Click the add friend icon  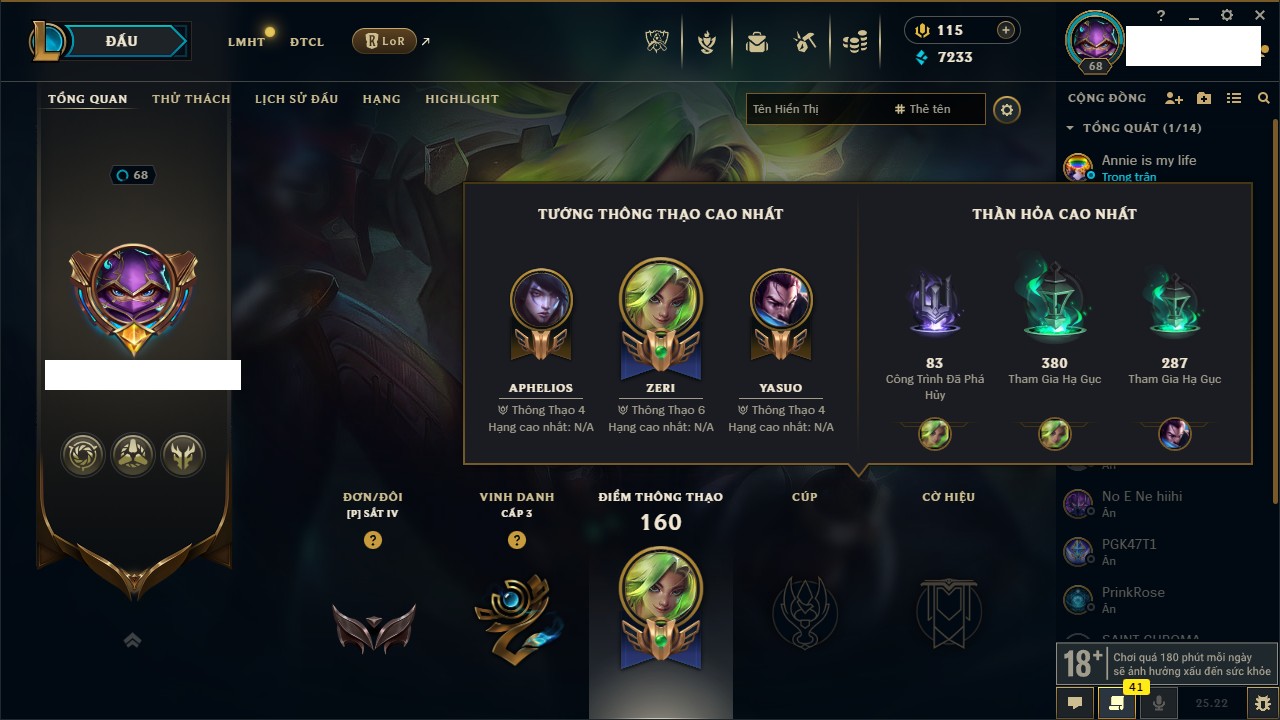coord(1174,98)
